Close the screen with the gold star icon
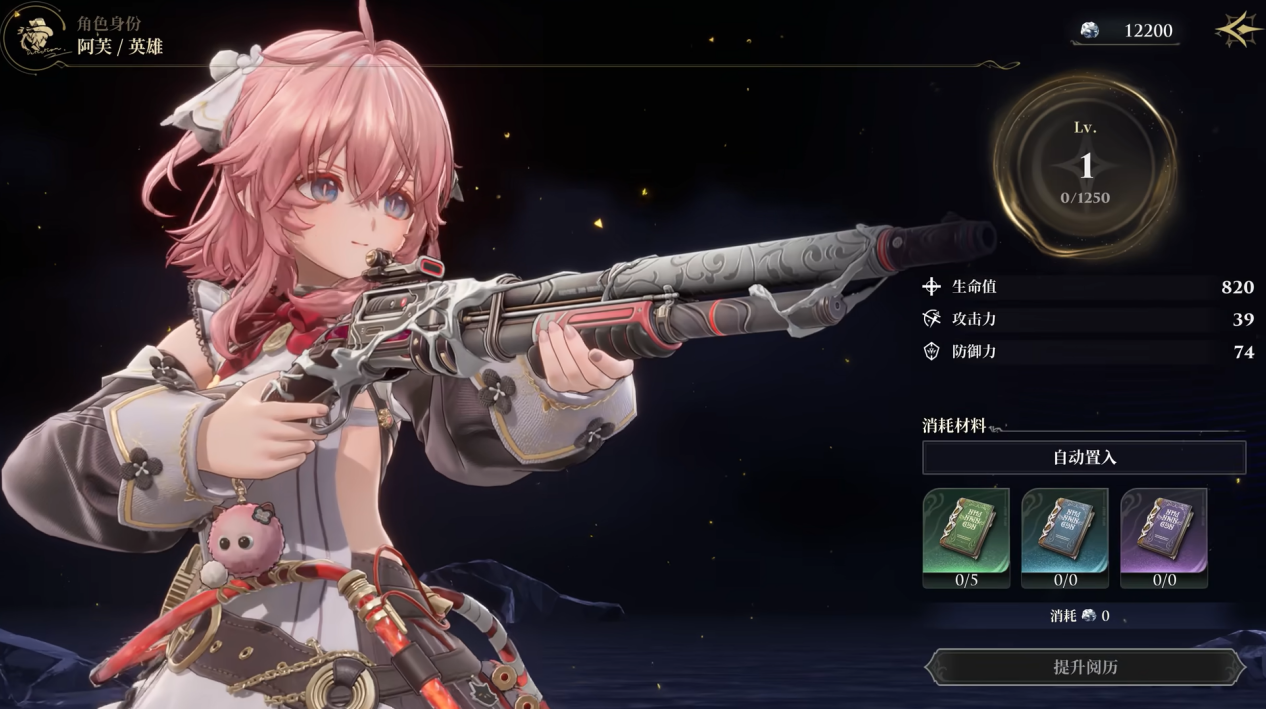This screenshot has width=1266, height=709. pos(1238,30)
